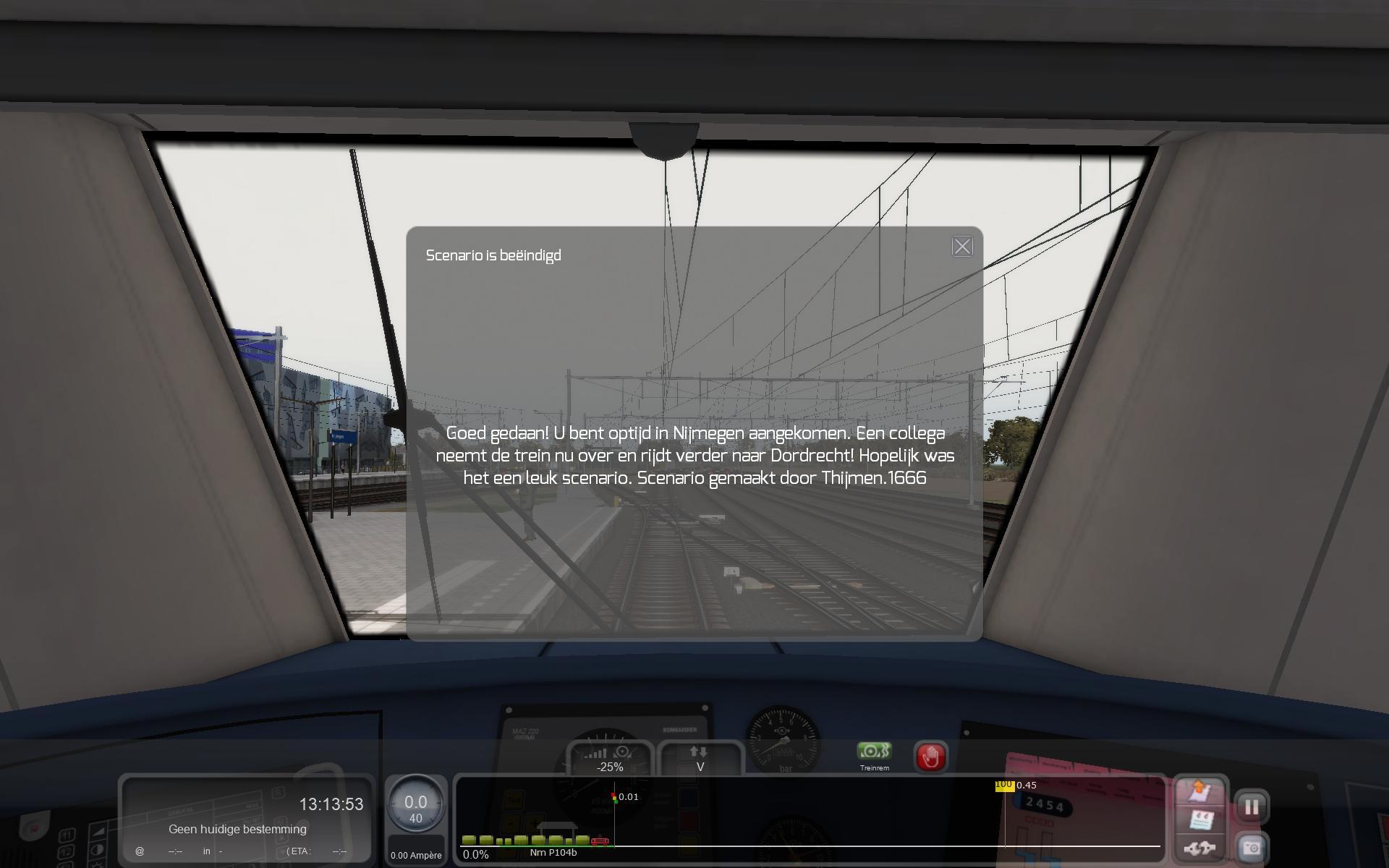Click the signal marker on the track monitor

[614, 798]
